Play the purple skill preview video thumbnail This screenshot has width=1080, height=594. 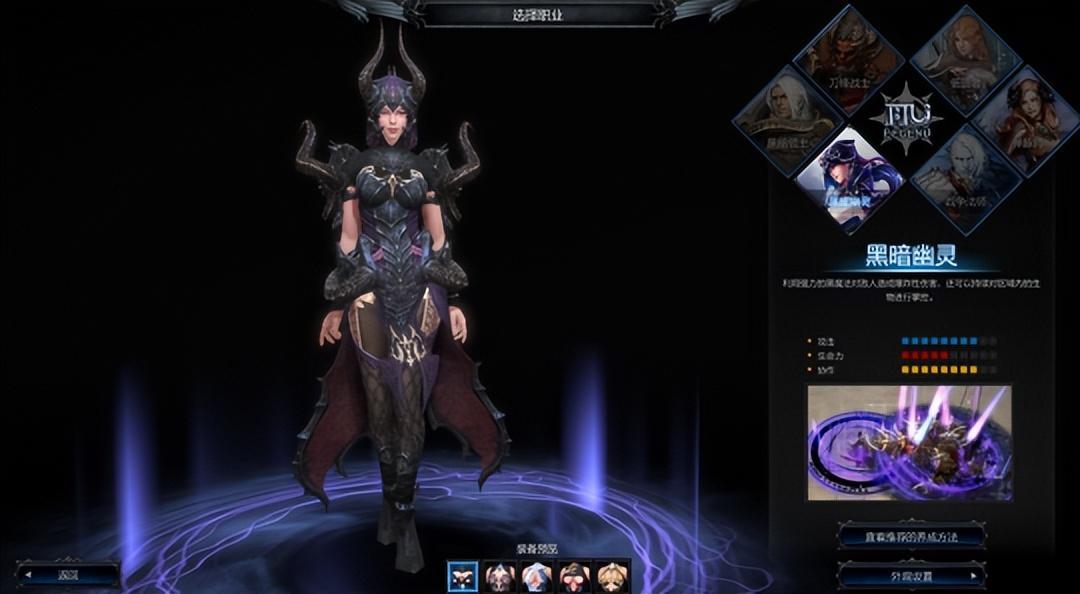coord(909,443)
